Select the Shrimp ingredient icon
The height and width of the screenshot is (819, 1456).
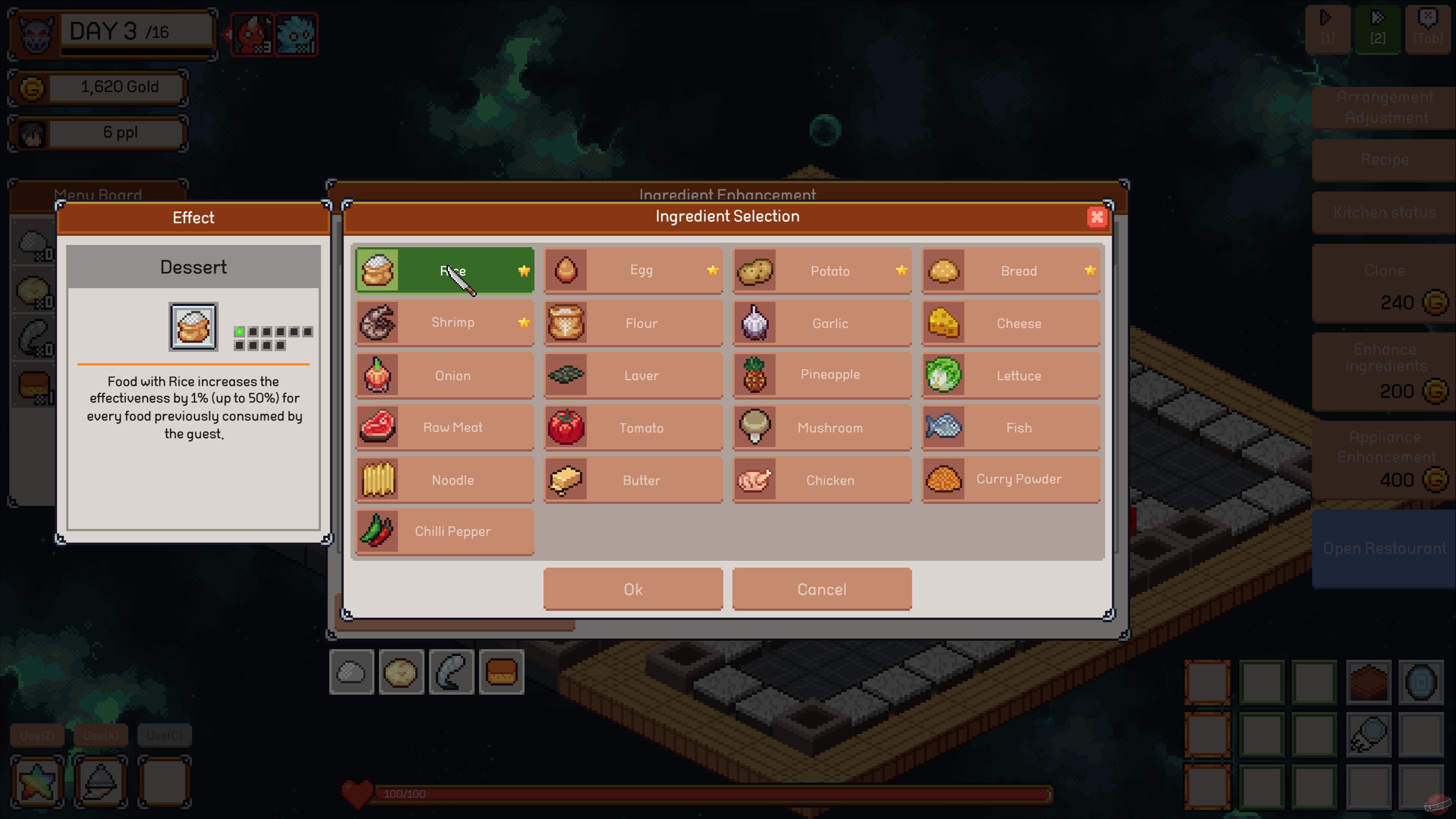(x=378, y=323)
